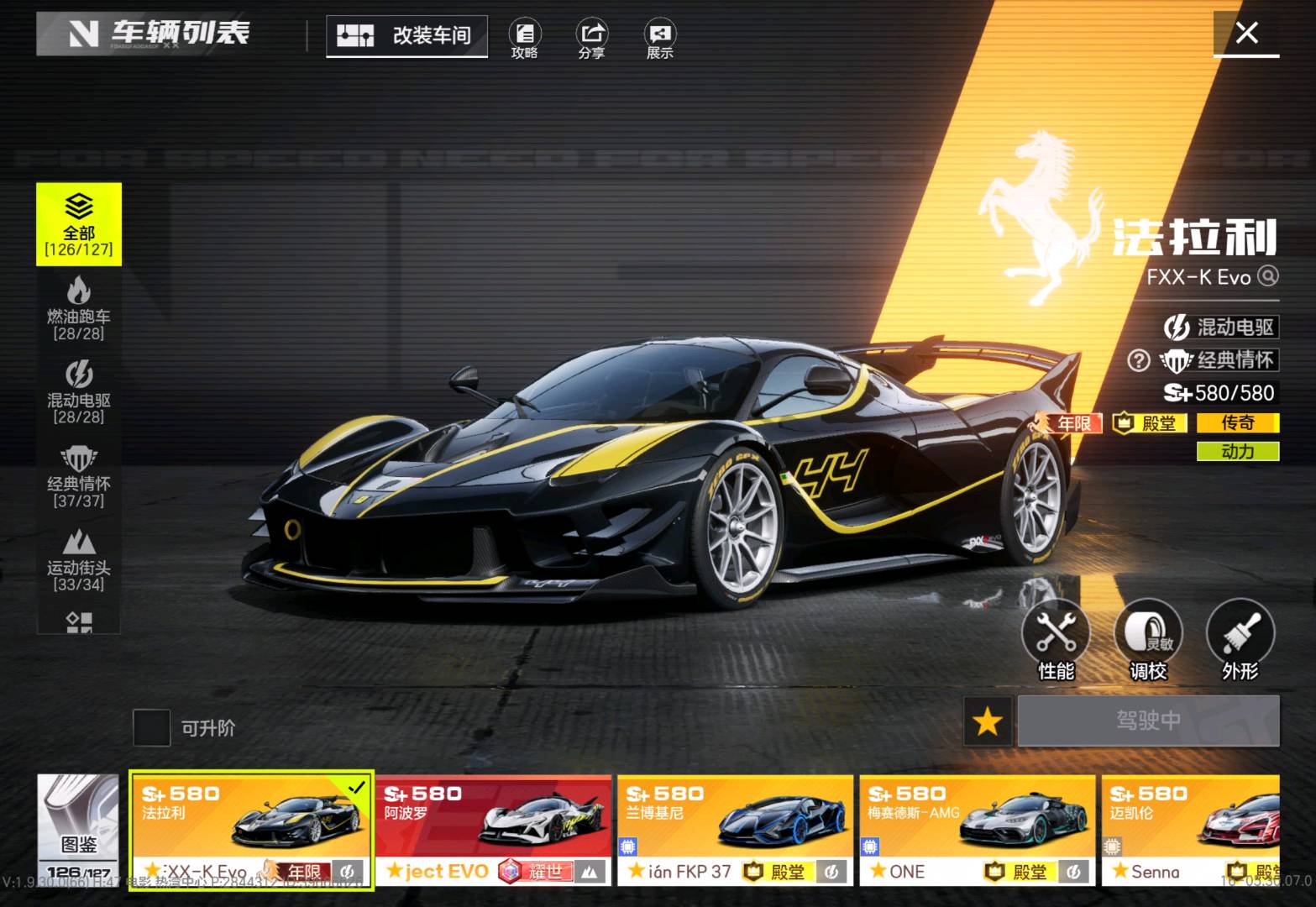1316x907 pixels.
Task: Click the star favorite button
Action: click(x=988, y=721)
